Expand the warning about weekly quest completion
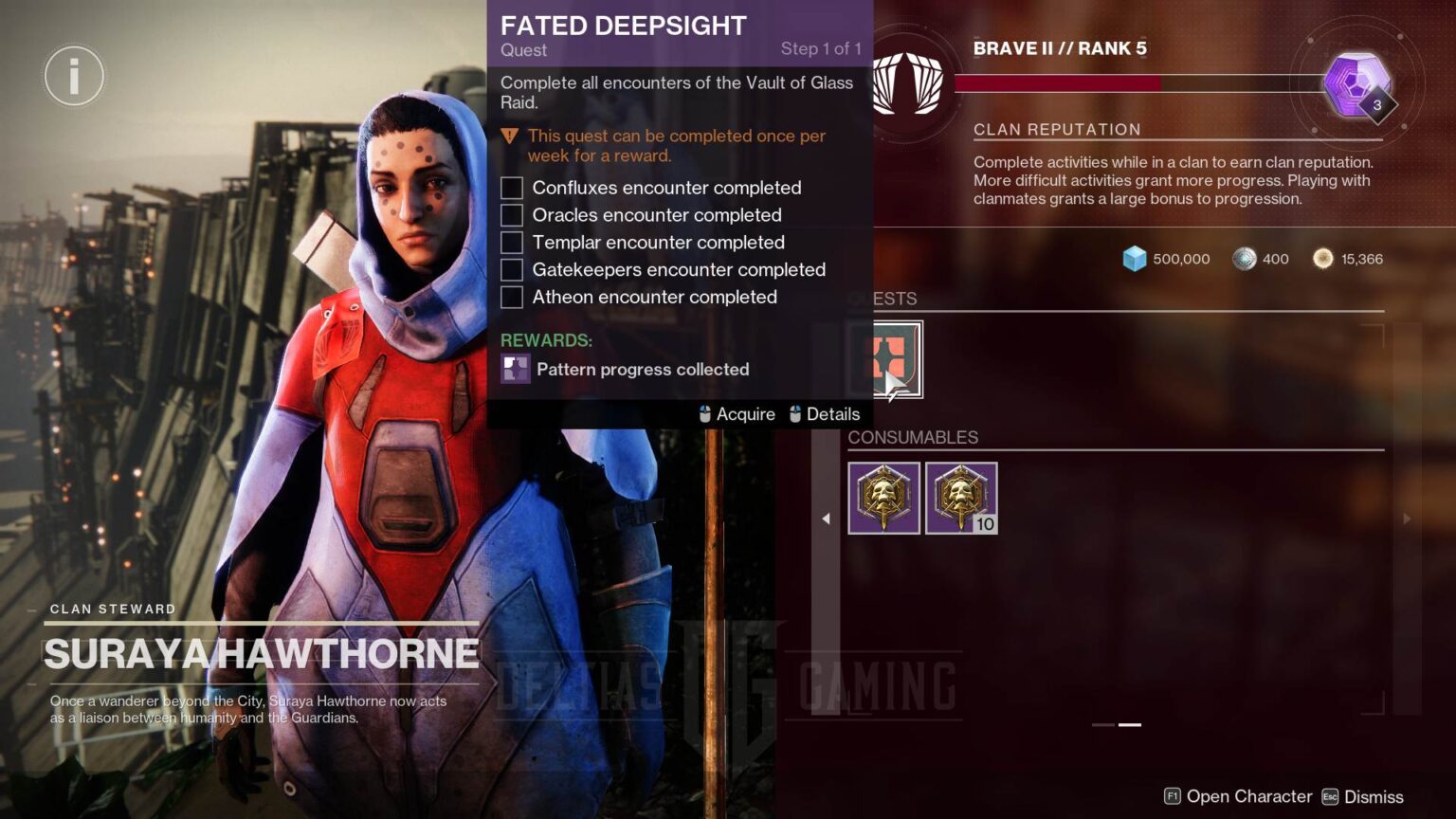This screenshot has width=1456, height=819. tap(664, 144)
